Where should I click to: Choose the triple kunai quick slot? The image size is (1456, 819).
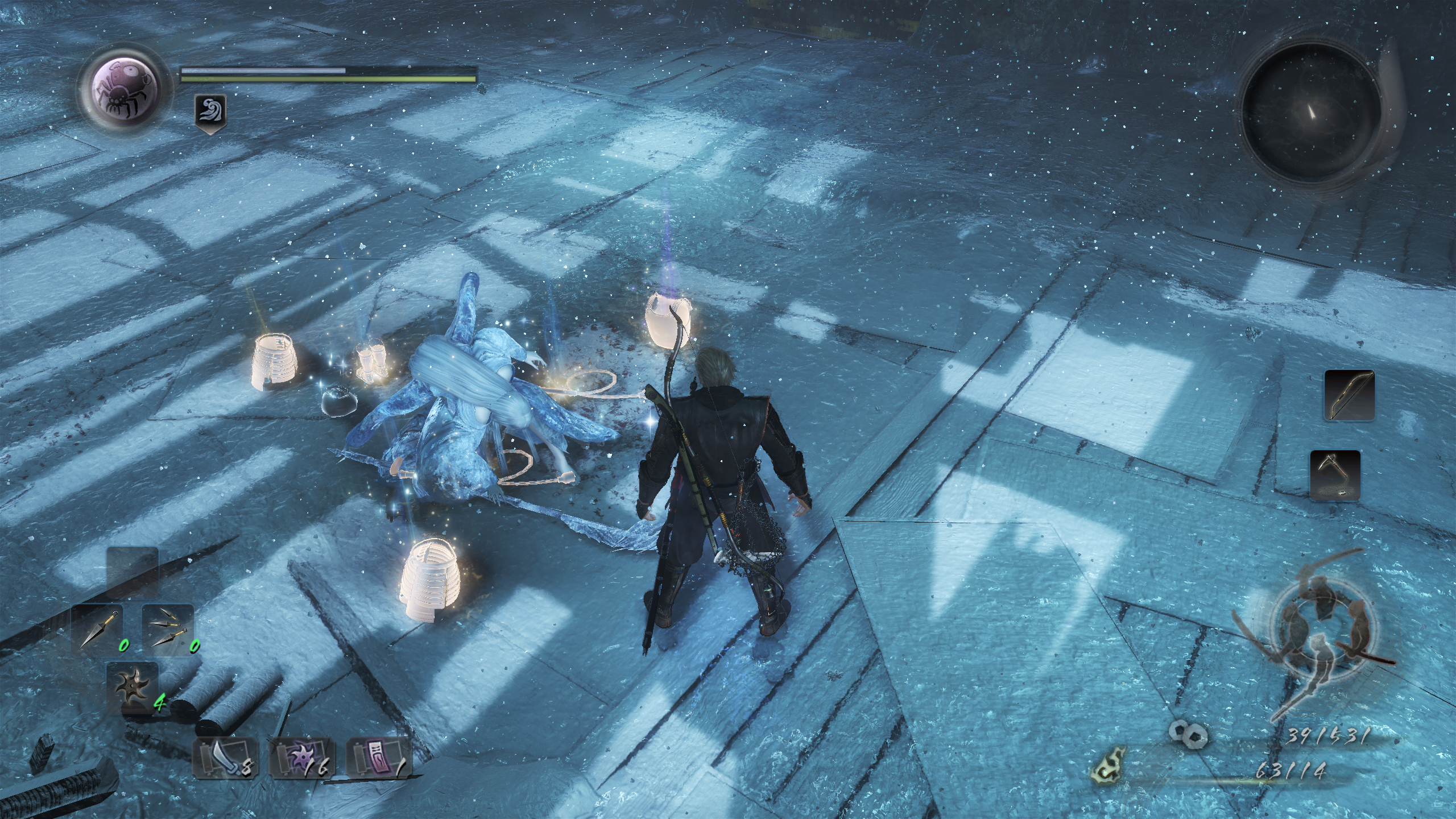click(x=167, y=627)
